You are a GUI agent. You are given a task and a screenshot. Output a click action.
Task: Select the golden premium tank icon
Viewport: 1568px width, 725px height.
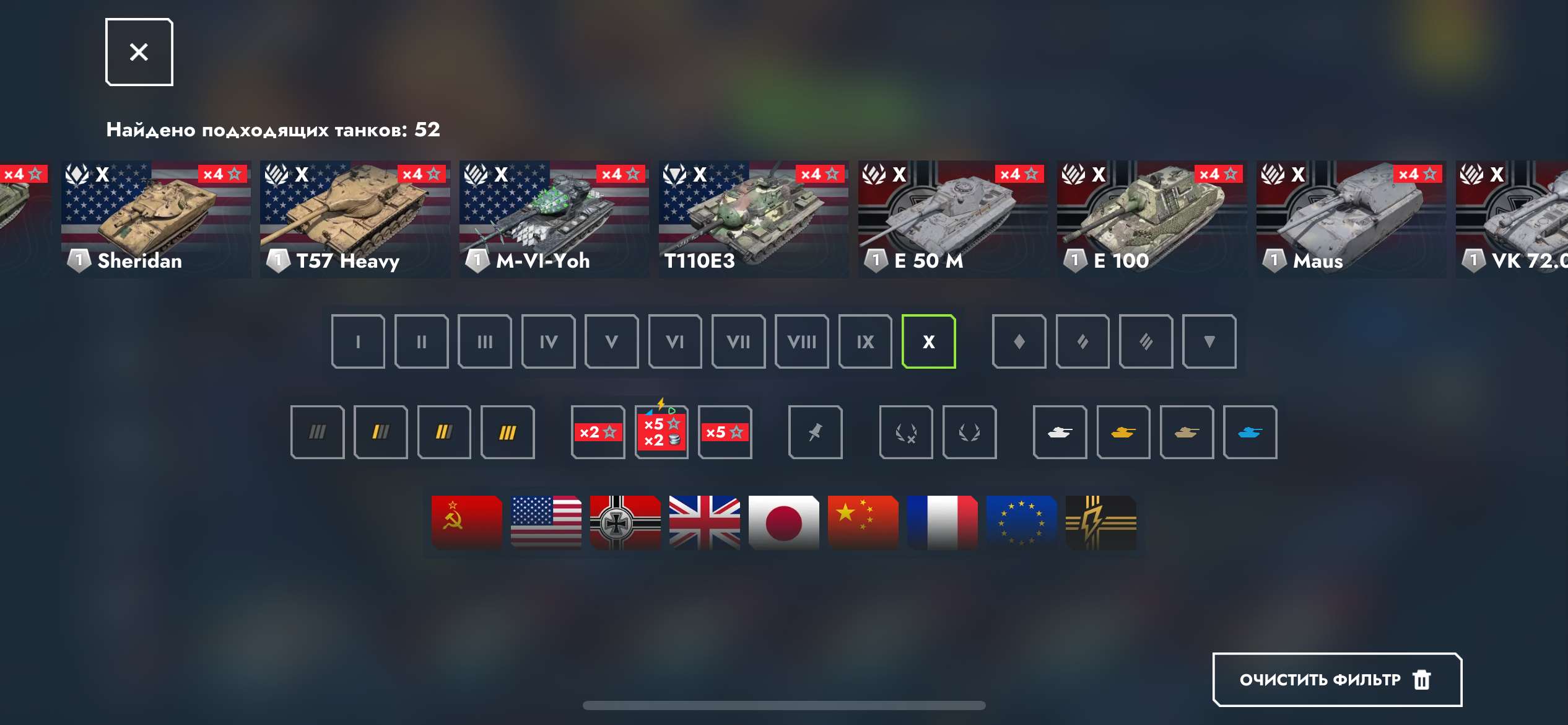pyautogui.click(x=1123, y=432)
